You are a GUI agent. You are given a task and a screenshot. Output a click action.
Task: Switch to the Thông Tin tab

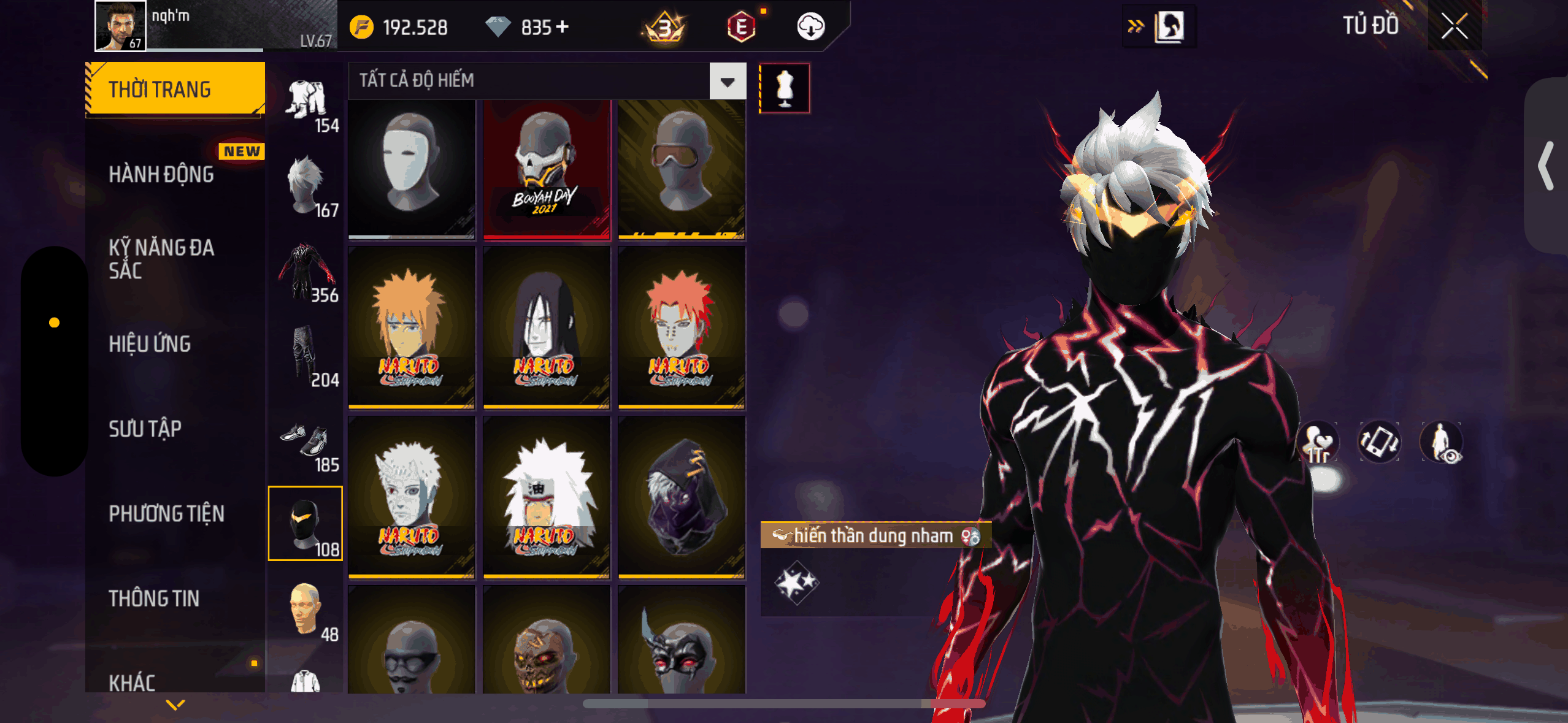point(154,599)
